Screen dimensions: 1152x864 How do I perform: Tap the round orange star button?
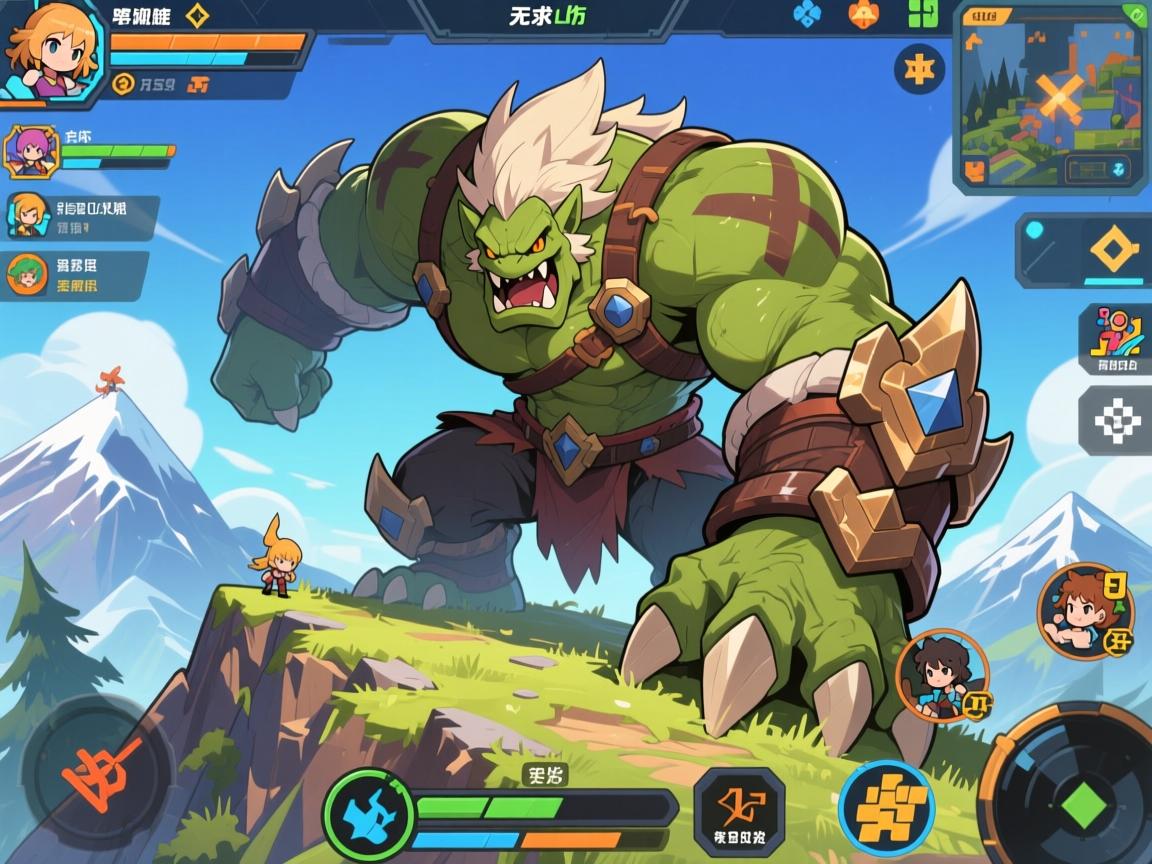919,69
